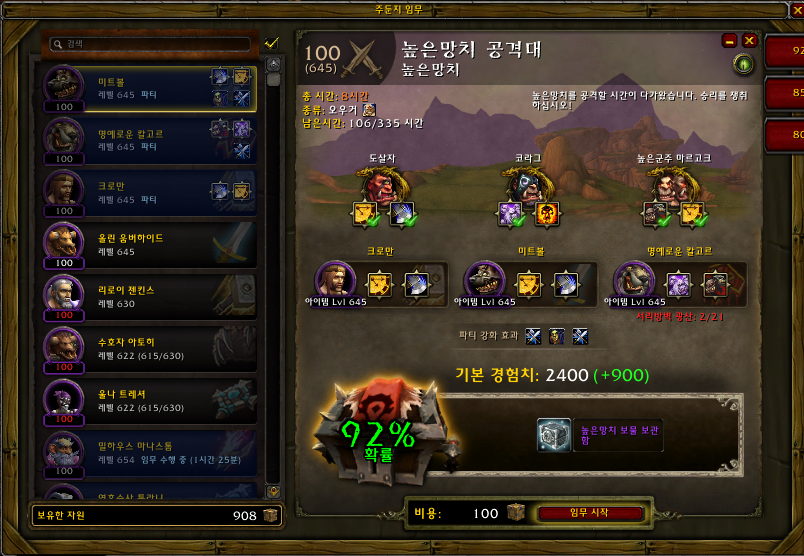Start the mission with 임무 시작 button
The height and width of the screenshot is (556, 804).
(588, 513)
